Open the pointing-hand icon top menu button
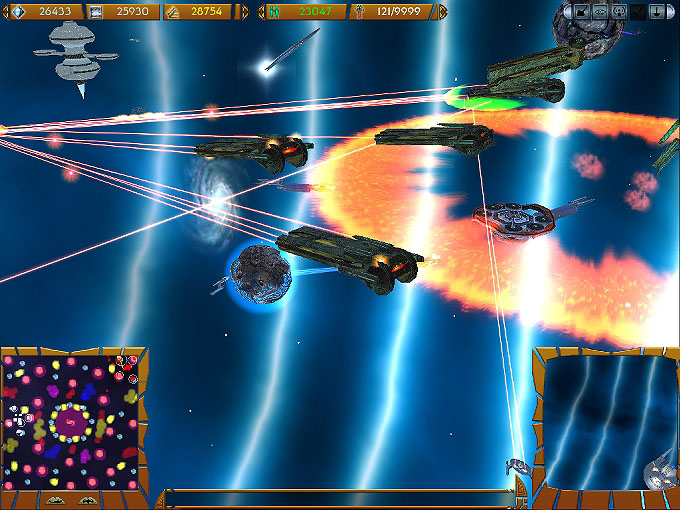Image resolution: width=680 pixels, height=510 pixels. [581, 12]
